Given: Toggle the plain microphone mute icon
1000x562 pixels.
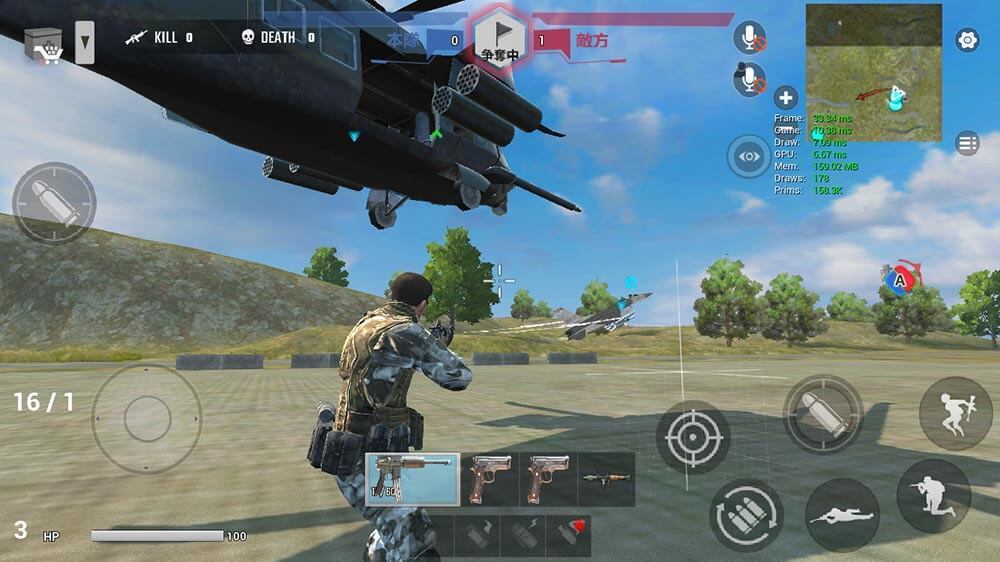Looking at the screenshot, I should [749, 38].
